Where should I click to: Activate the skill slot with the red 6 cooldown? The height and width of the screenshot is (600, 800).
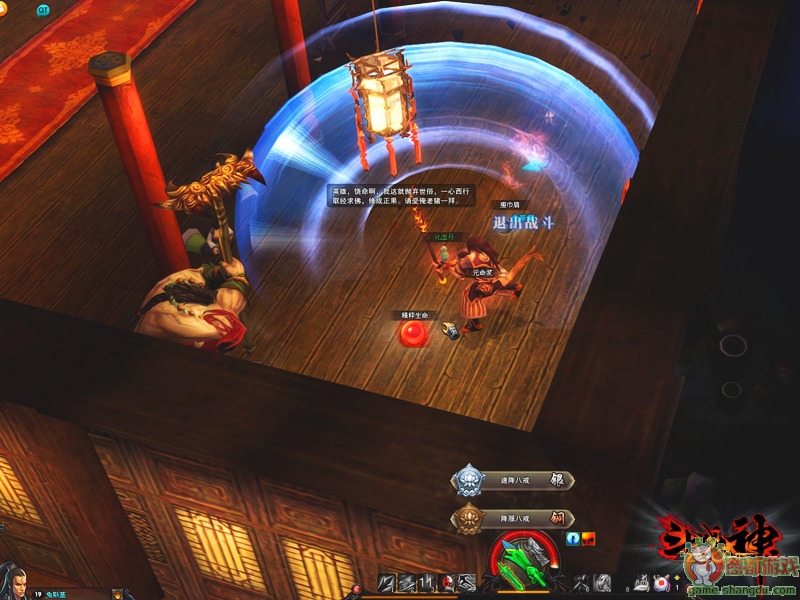tap(447, 583)
